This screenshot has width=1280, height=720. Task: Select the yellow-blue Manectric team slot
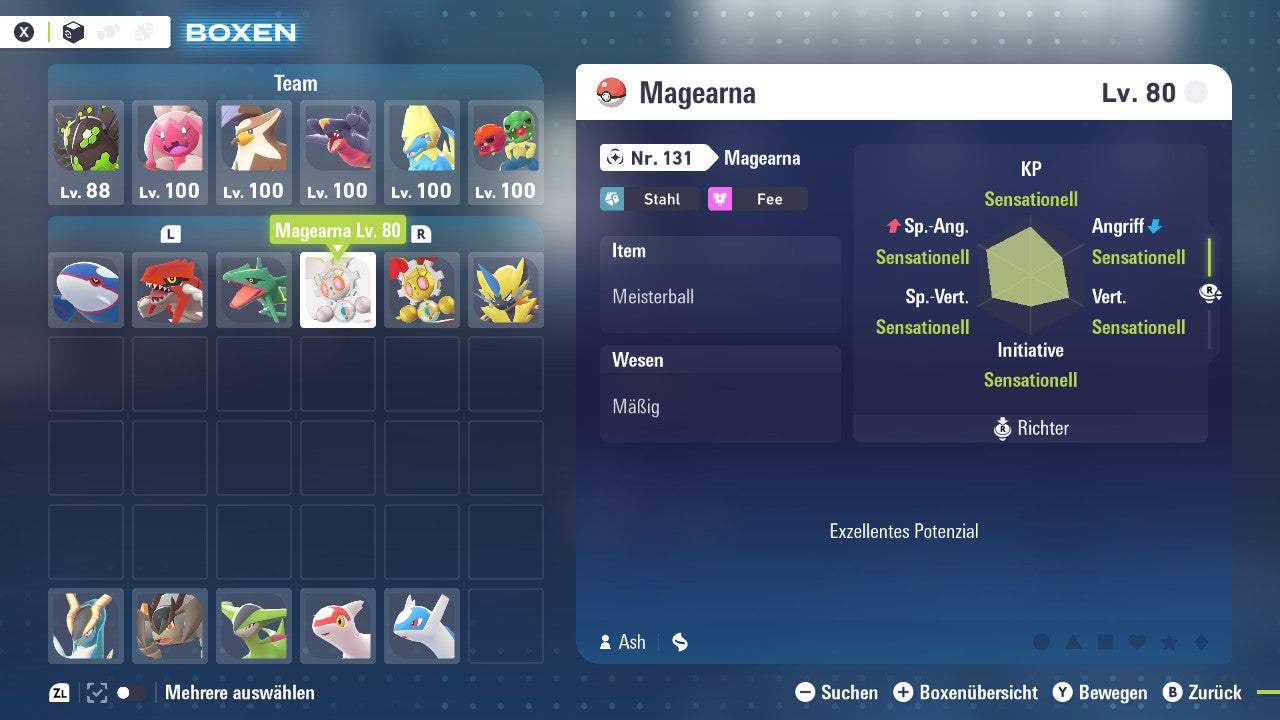tap(422, 152)
